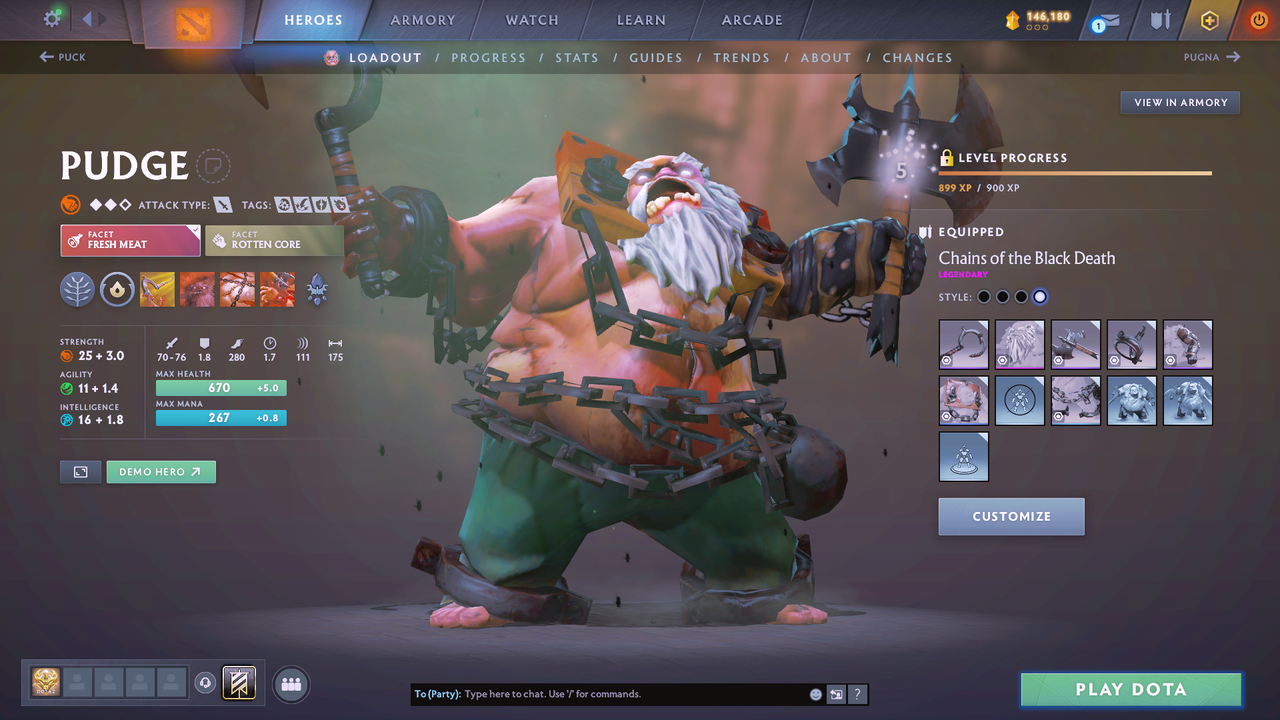Select the first black style radio button
The image size is (1280, 720).
click(x=983, y=296)
